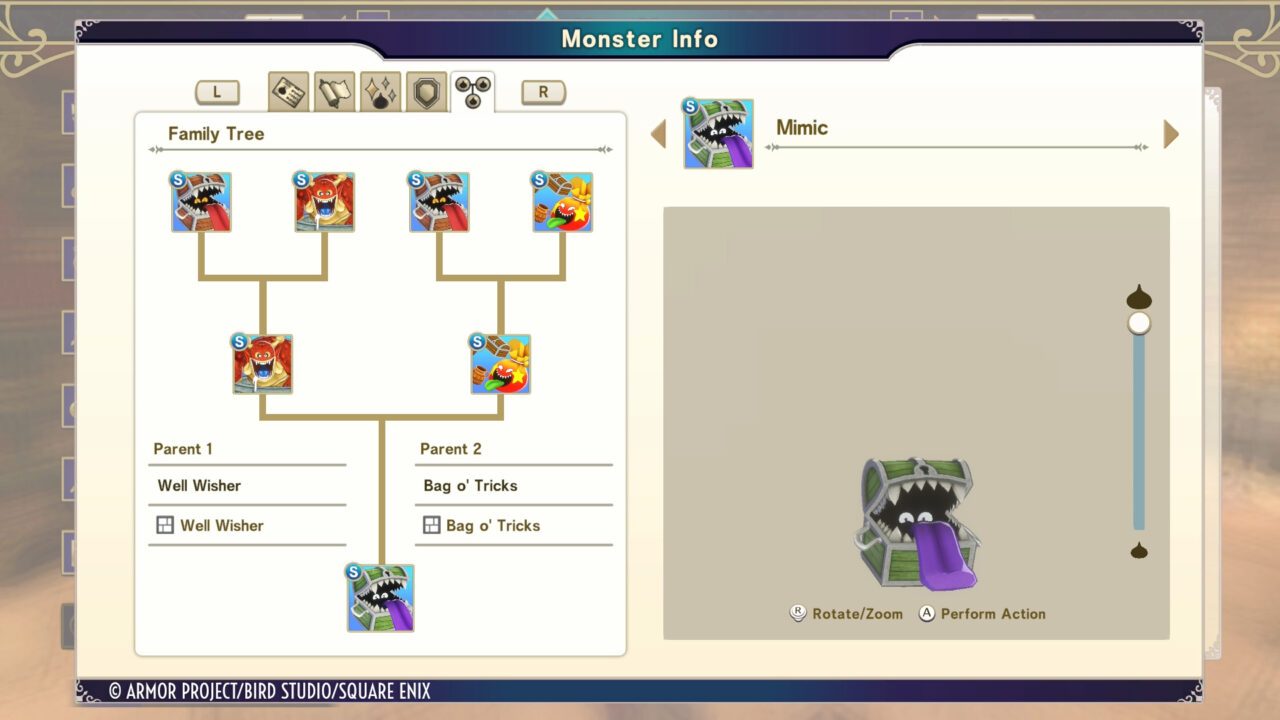Select the scroll-shaped info tab icon
This screenshot has width=1280, height=720.
[334, 89]
